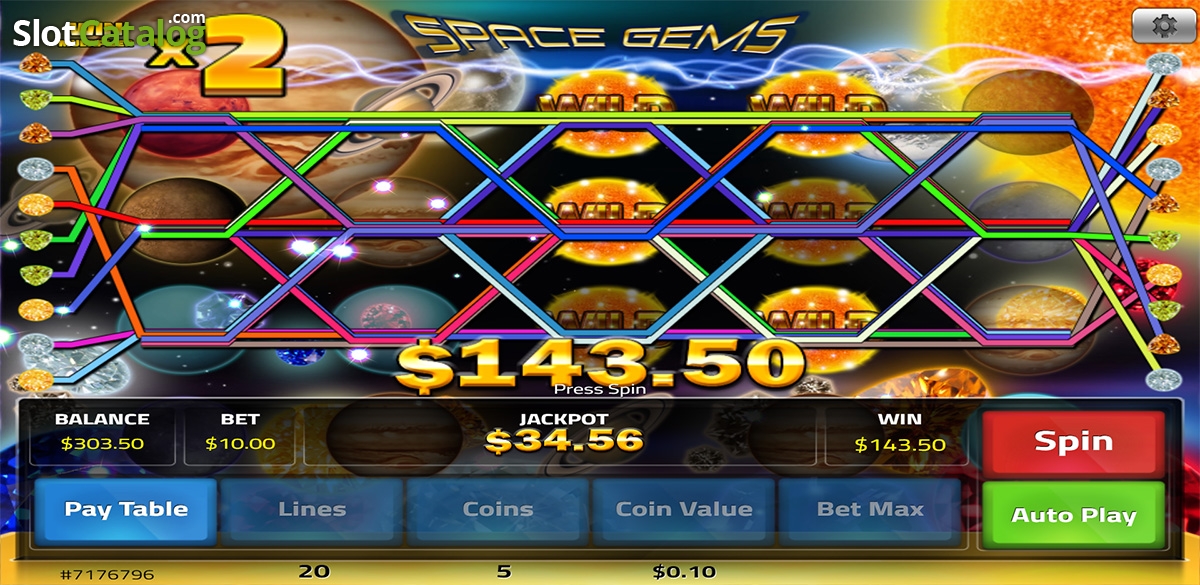This screenshot has height=585, width=1200.
Task: Select the Lines button
Action: pos(312,509)
